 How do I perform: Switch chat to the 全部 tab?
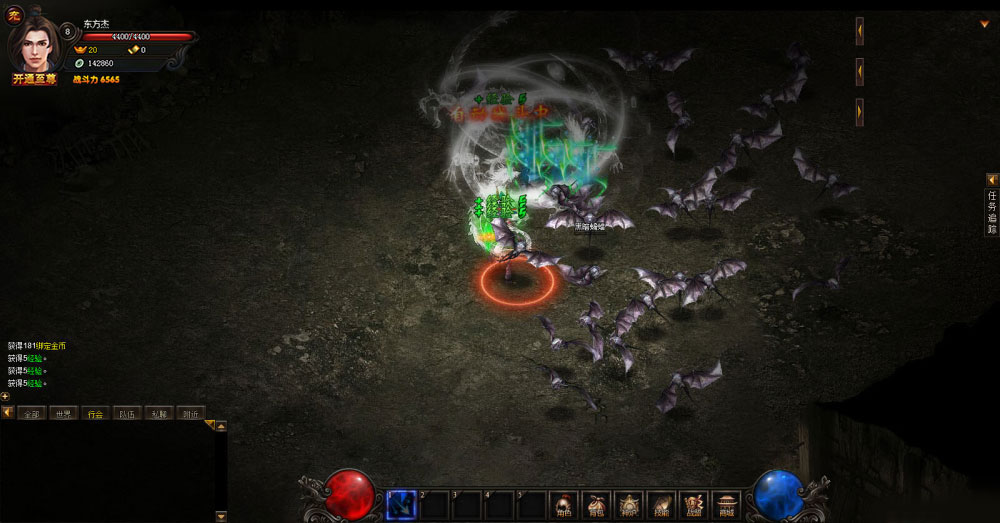pos(31,413)
